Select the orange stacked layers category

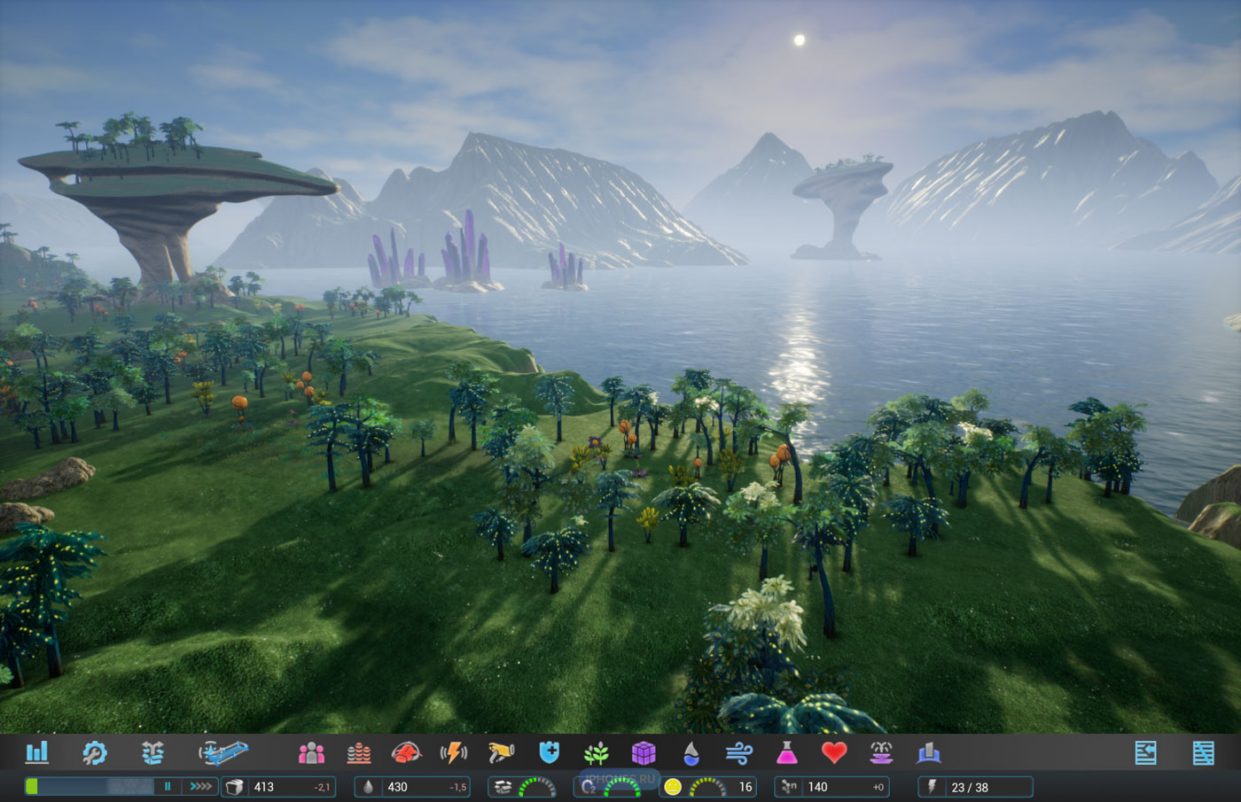[x=359, y=752]
